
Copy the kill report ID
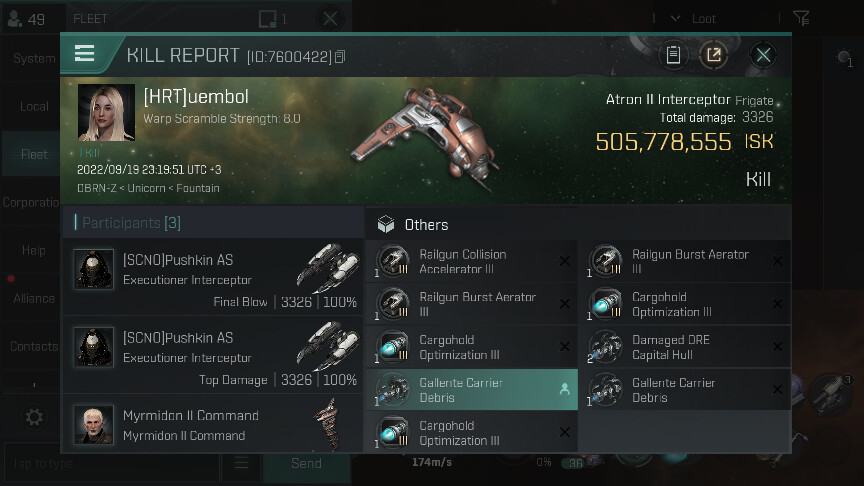[x=340, y=57]
